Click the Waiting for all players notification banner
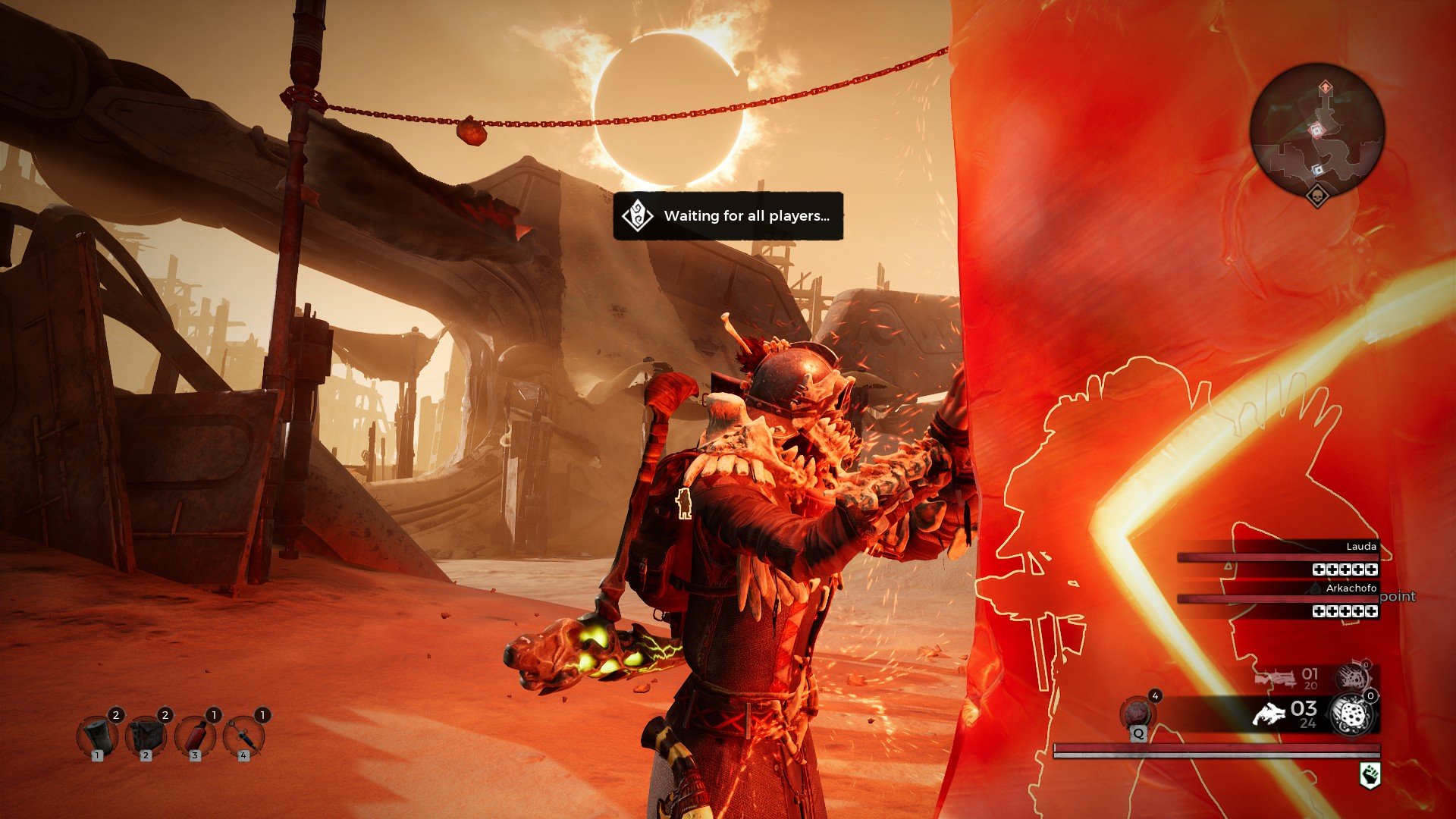 tap(728, 218)
